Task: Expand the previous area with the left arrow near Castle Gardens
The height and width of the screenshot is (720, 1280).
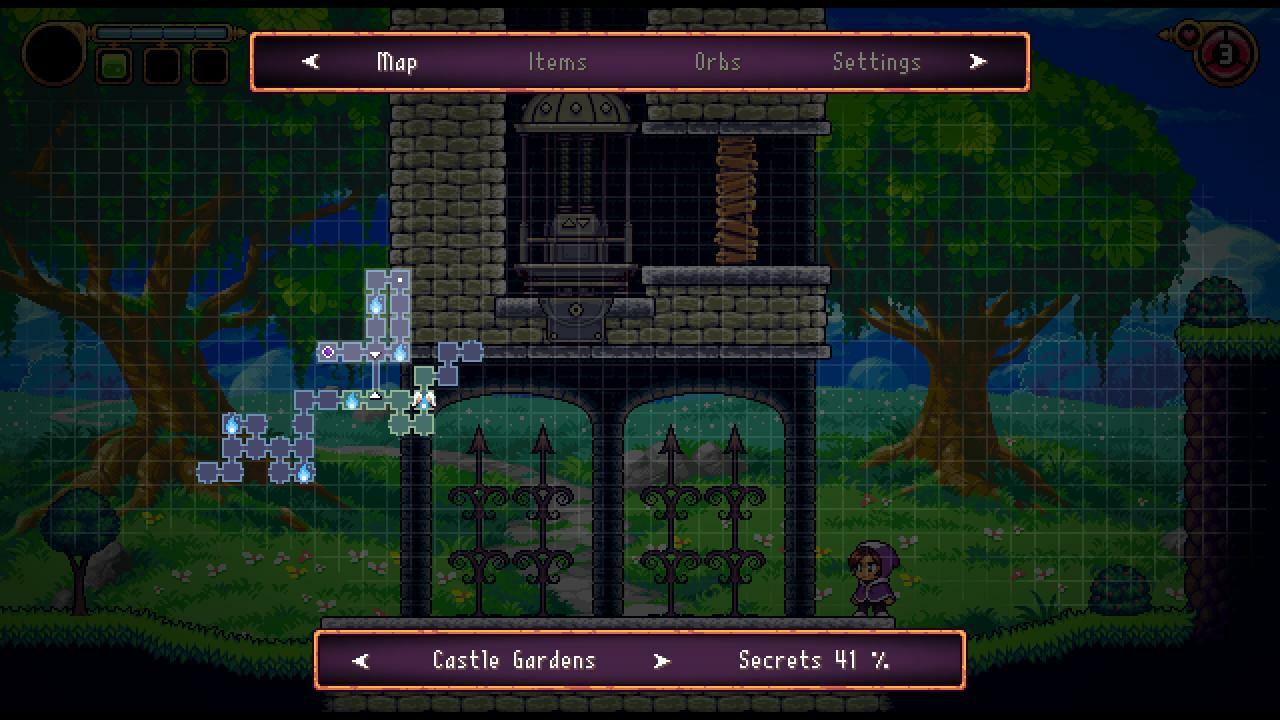Action: (x=360, y=660)
